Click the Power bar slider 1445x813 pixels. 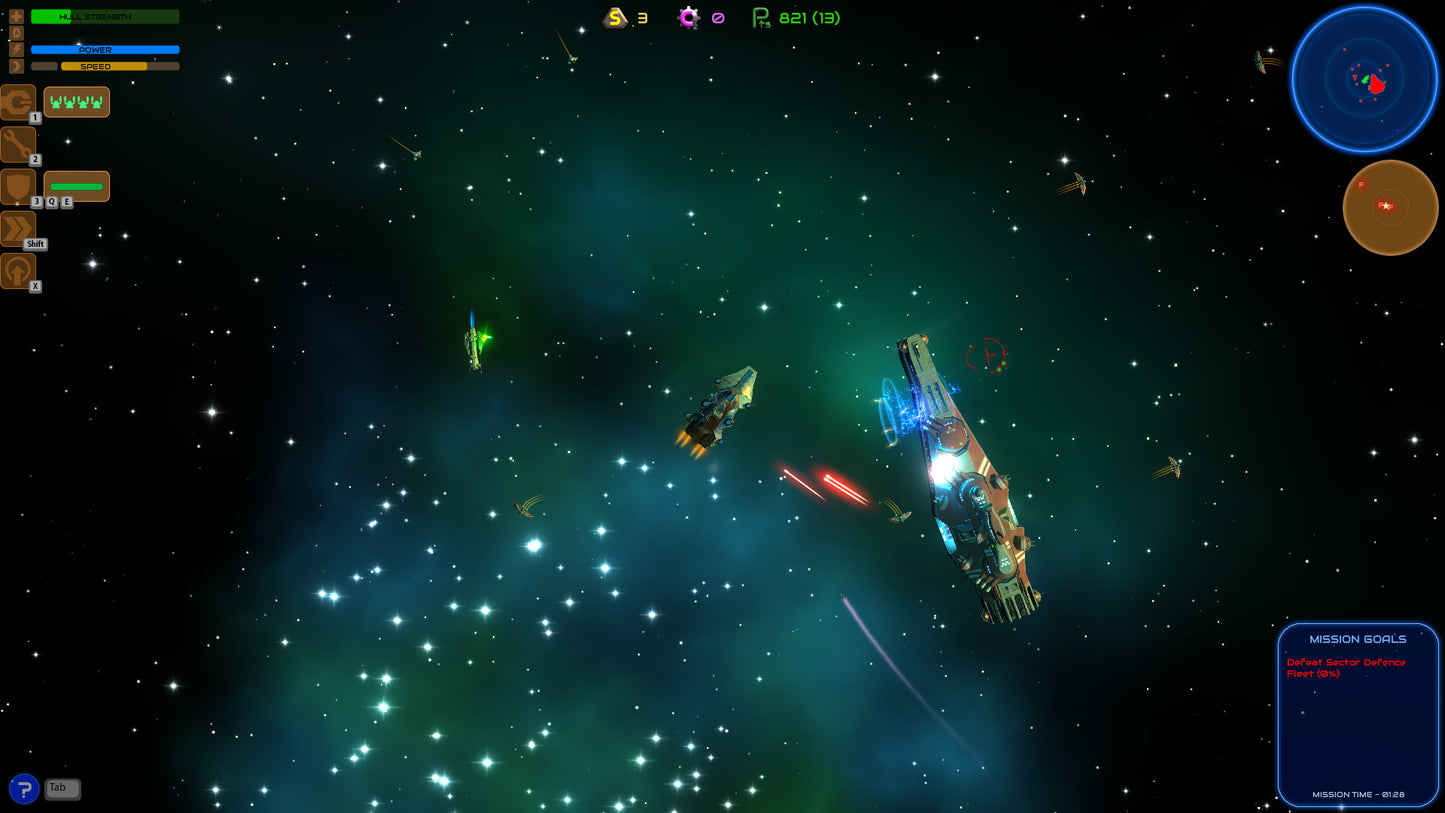(107, 49)
